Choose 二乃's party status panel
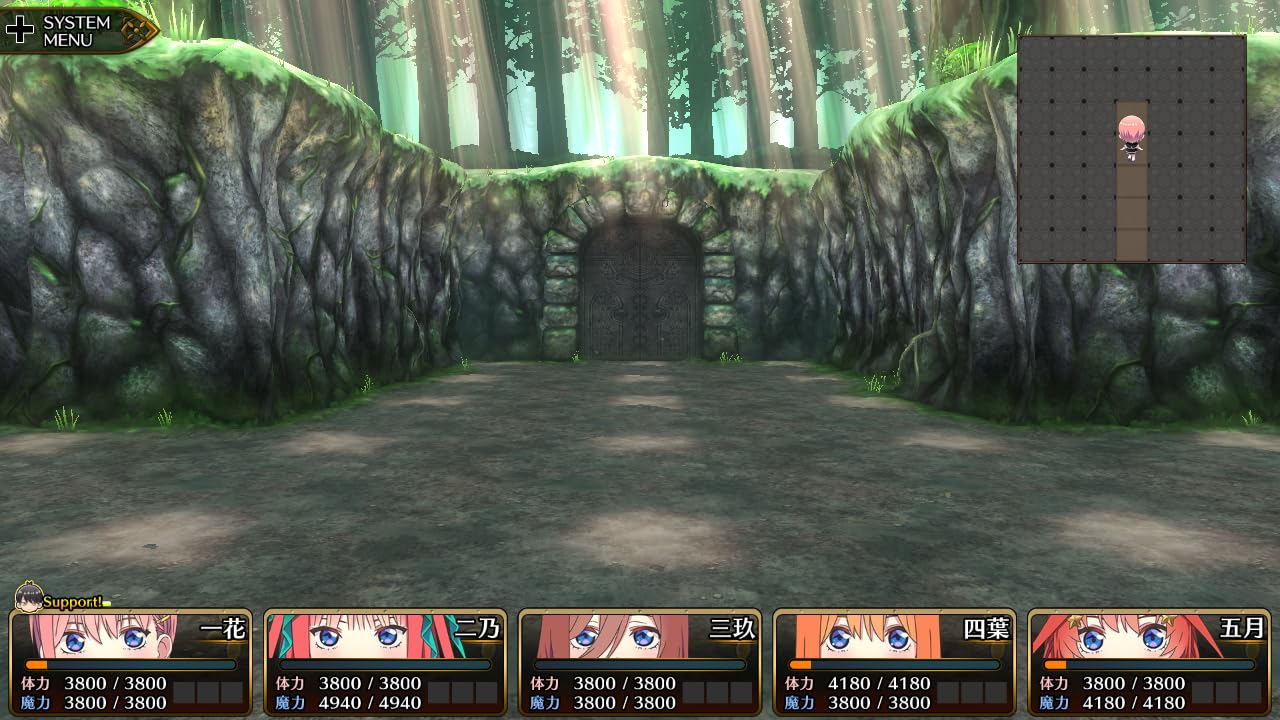This screenshot has width=1280, height=720. point(385,662)
